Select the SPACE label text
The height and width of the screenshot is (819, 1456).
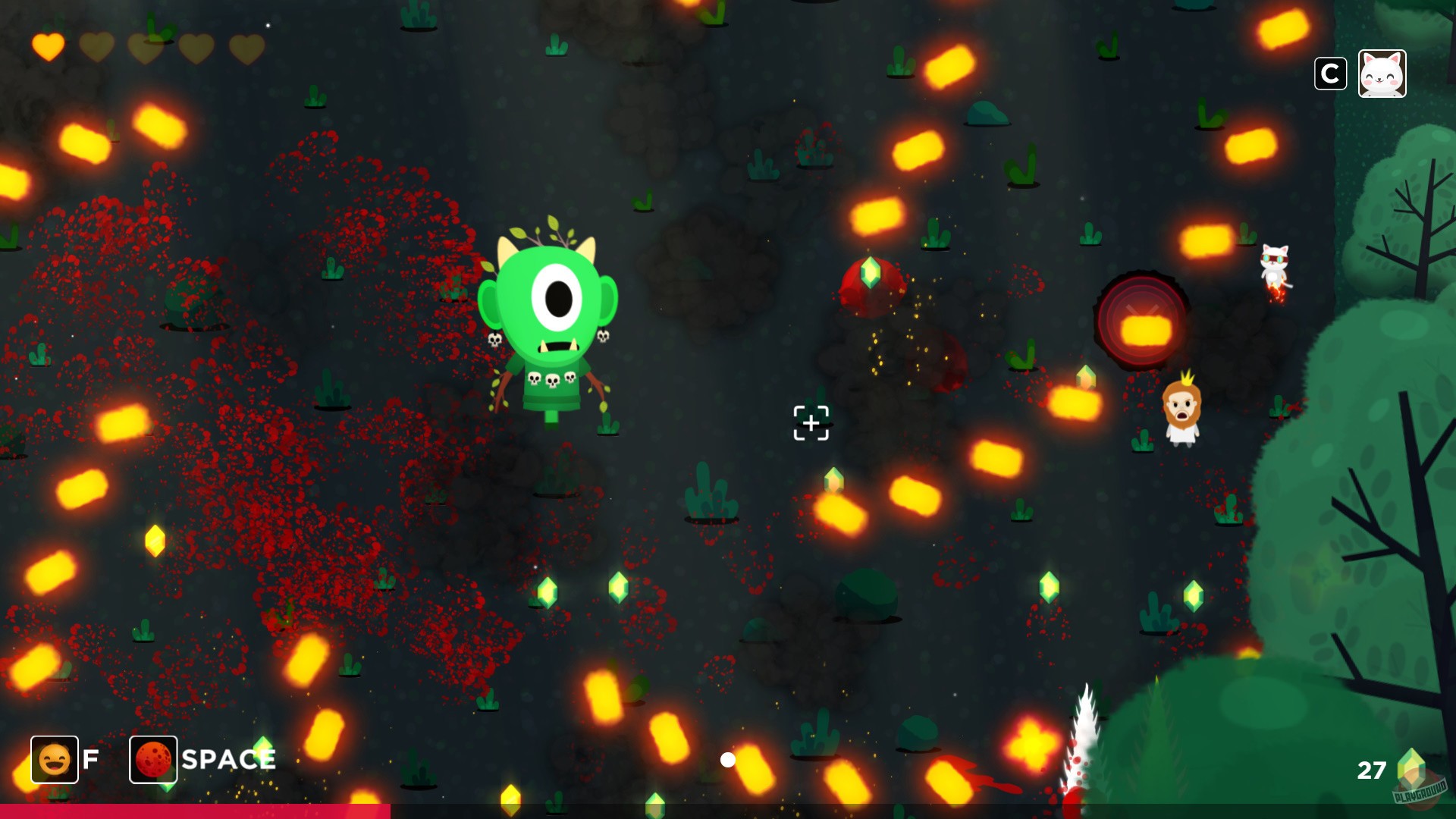click(x=227, y=758)
